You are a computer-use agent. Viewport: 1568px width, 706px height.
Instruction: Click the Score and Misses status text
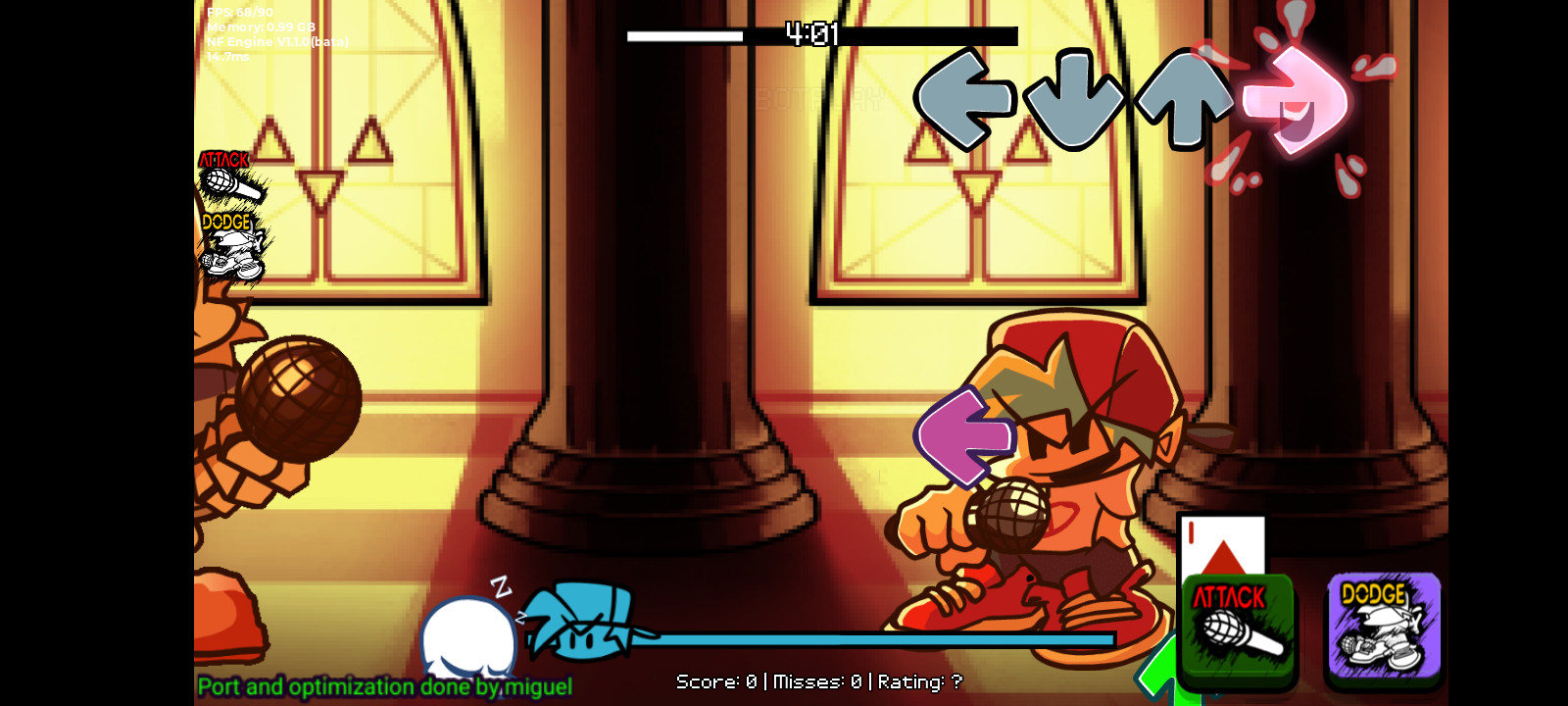pyautogui.click(x=819, y=681)
